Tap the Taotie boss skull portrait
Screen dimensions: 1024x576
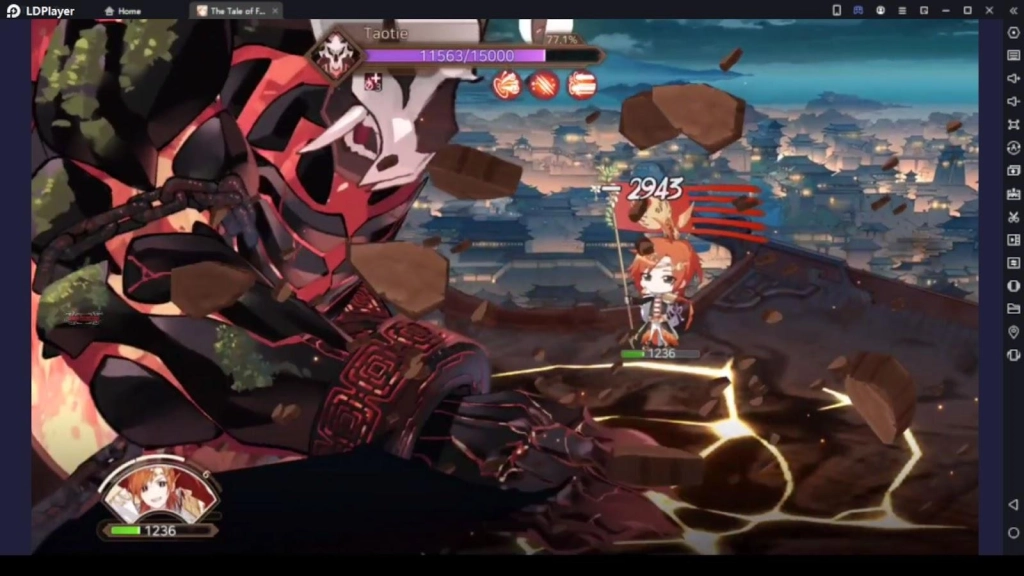(x=335, y=56)
